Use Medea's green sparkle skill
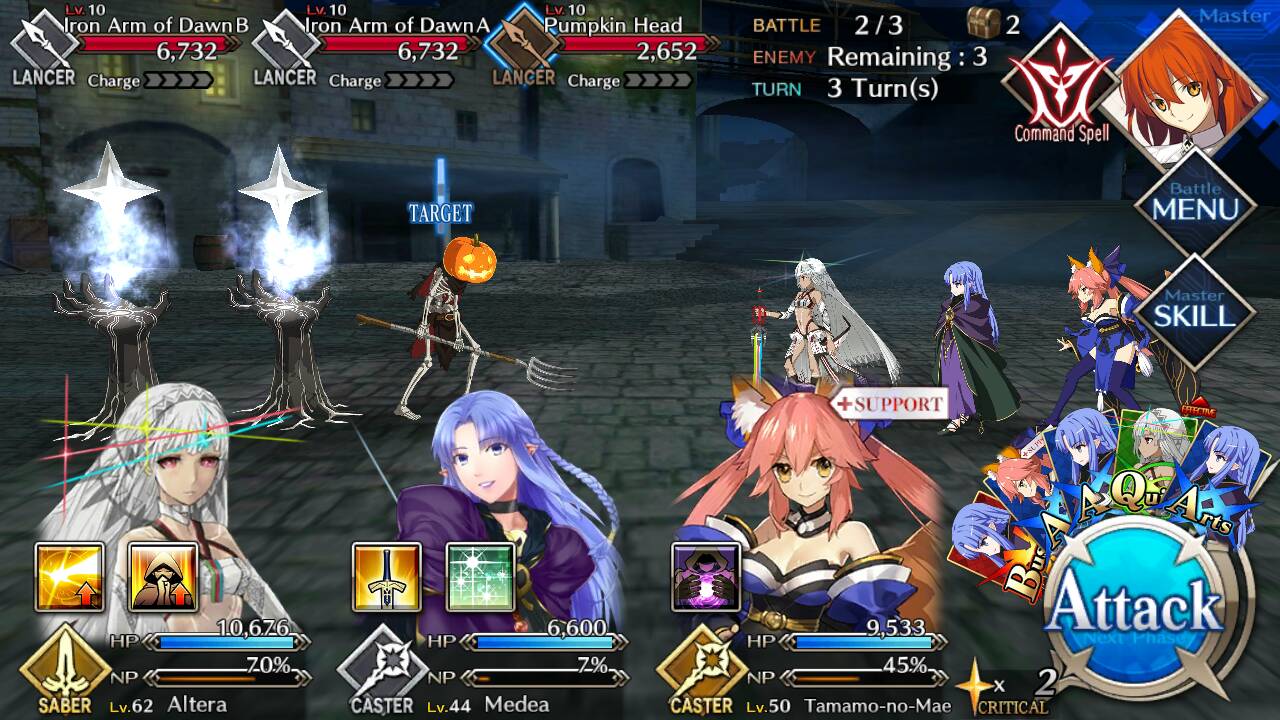This screenshot has height=720, width=1280. (x=480, y=577)
